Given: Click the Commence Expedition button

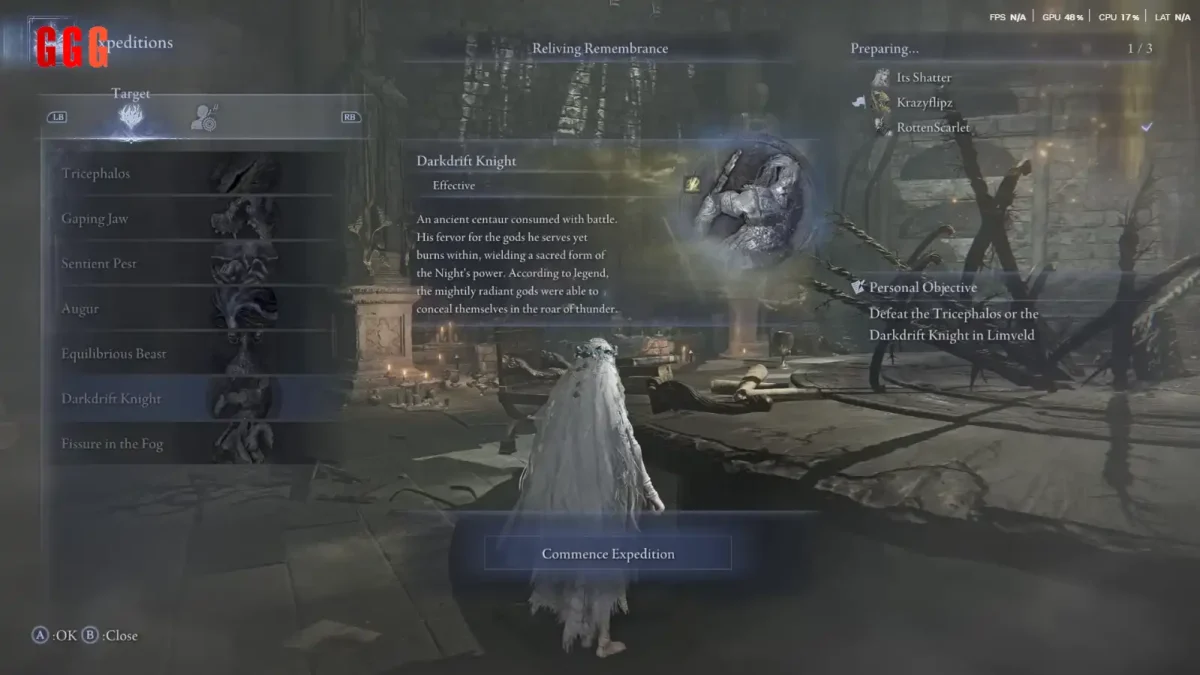Looking at the screenshot, I should click(608, 554).
